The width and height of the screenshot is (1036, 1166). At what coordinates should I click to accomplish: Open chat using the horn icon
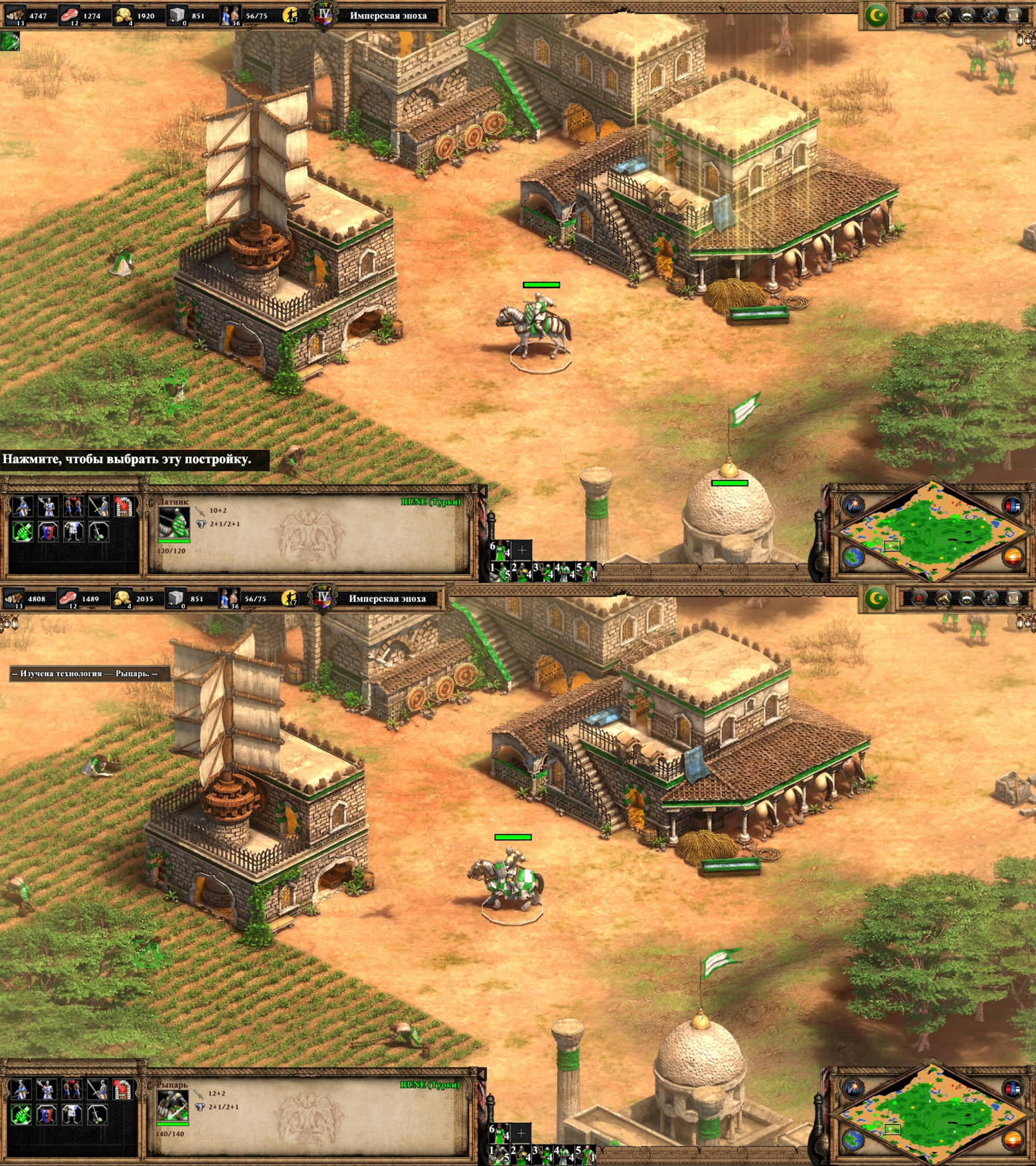coord(942,15)
